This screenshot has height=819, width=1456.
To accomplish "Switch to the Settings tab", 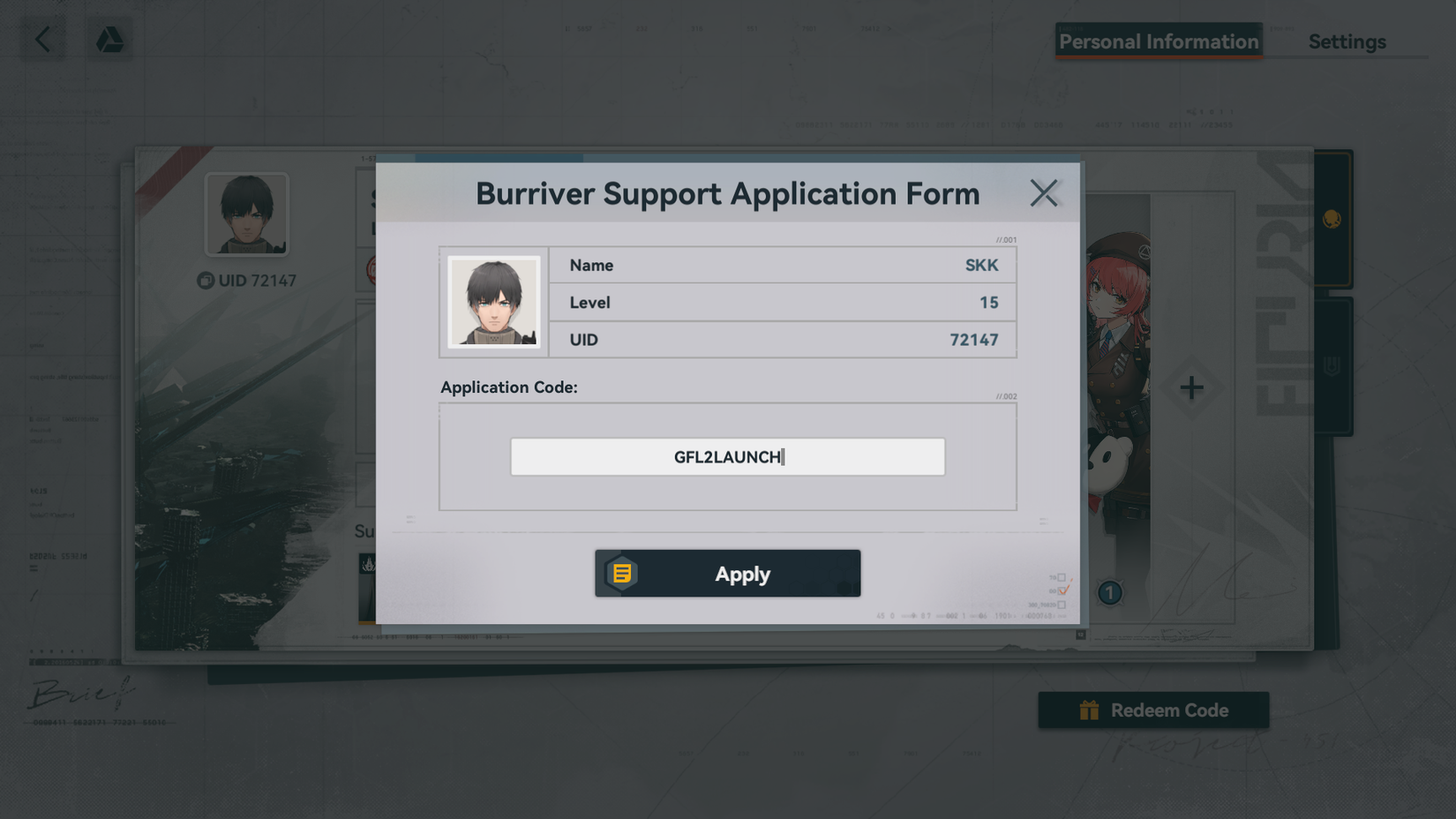I will pos(1347,41).
